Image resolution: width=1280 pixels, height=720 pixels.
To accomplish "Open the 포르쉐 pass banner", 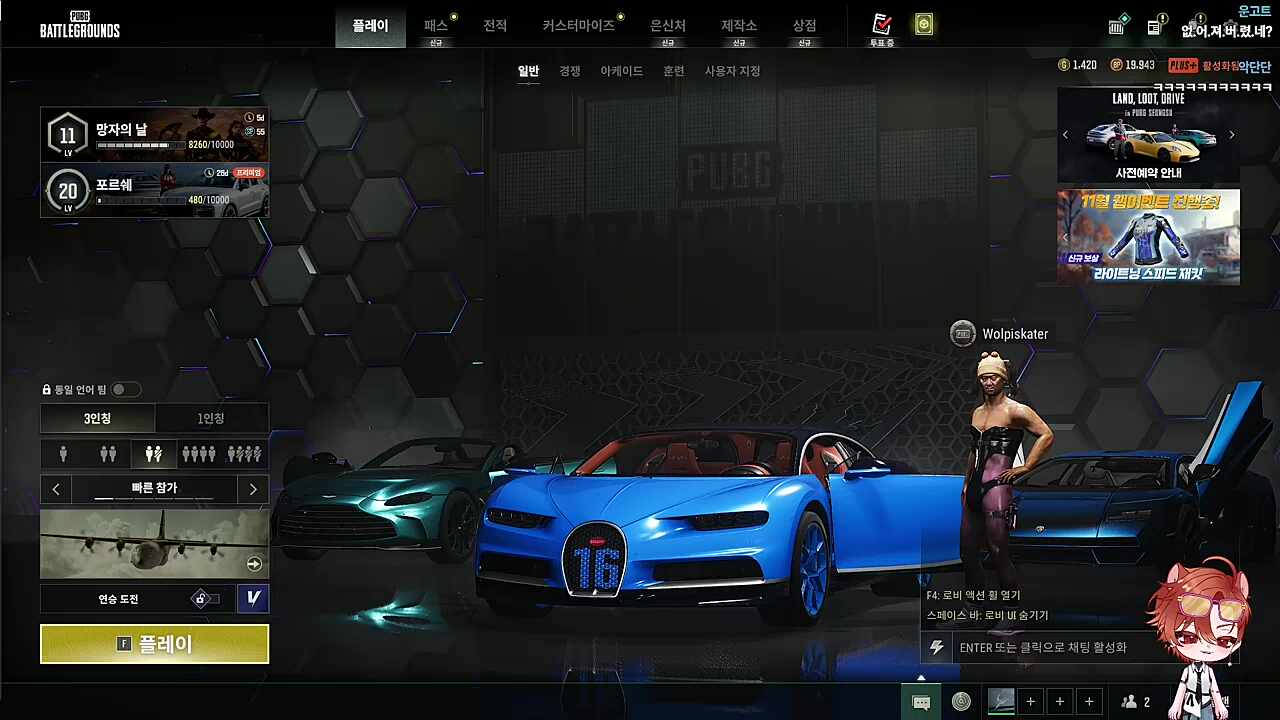I will click(155, 190).
